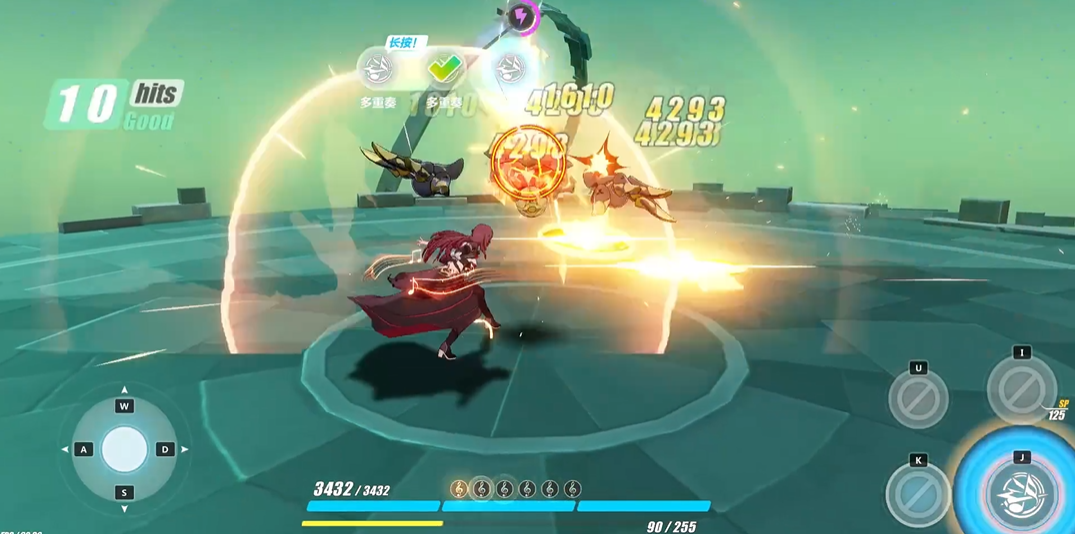Use the disabled skill button labeled U
Image resolution: width=1075 pixels, height=534 pixels.
coord(918,398)
